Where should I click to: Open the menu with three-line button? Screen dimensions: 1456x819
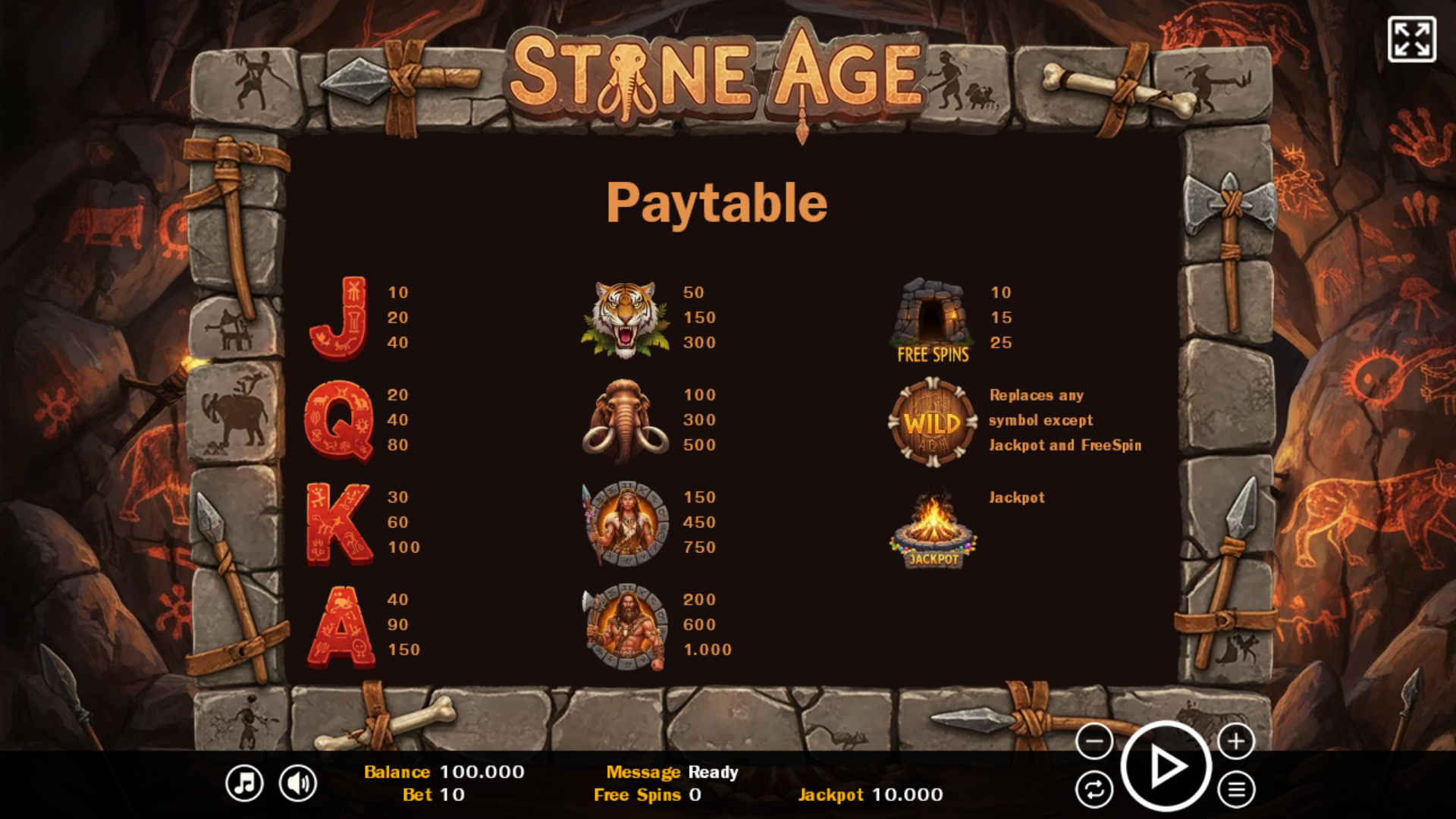pos(1236,790)
